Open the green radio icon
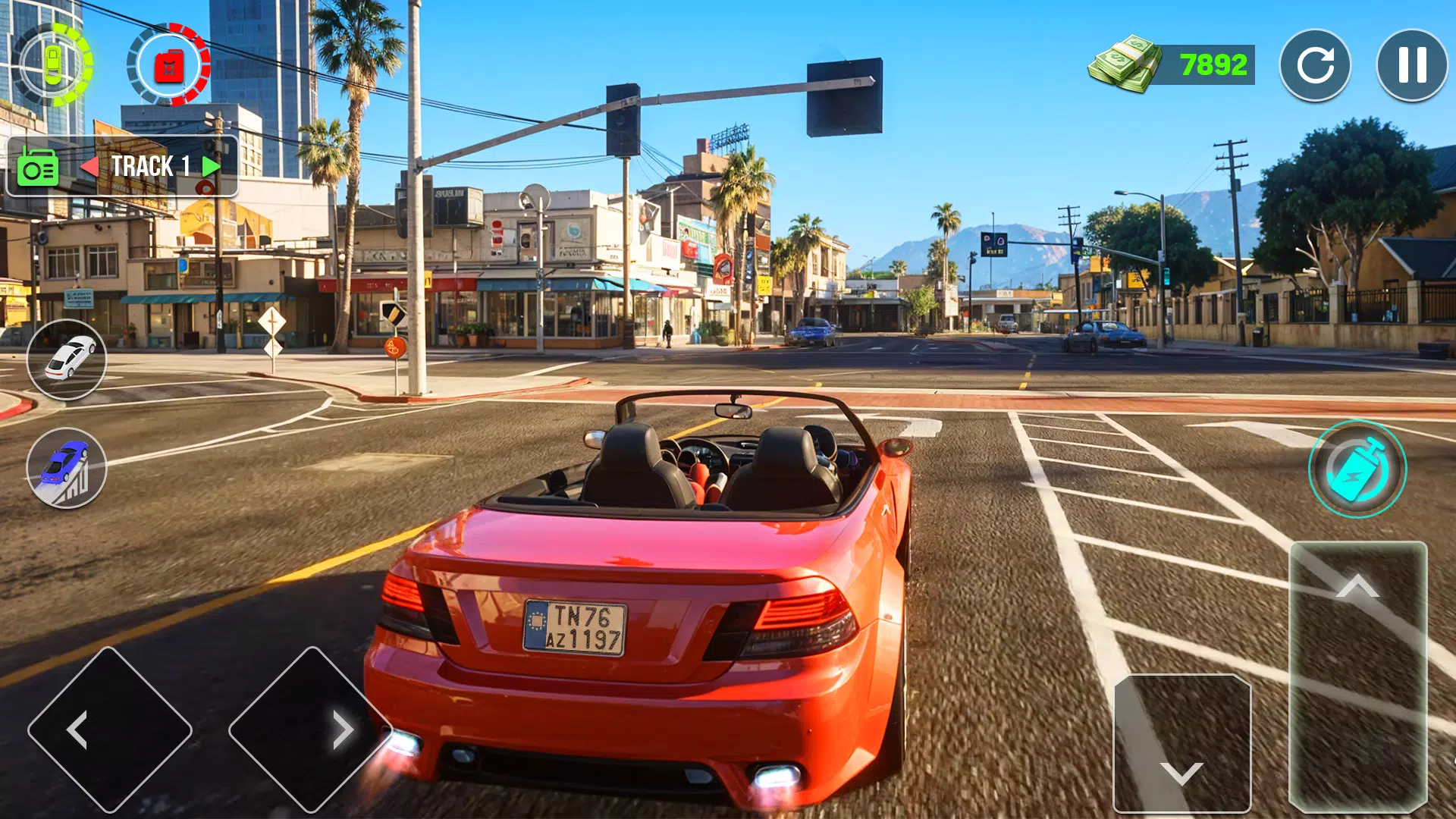Screen dimensions: 1456x819 (39, 166)
